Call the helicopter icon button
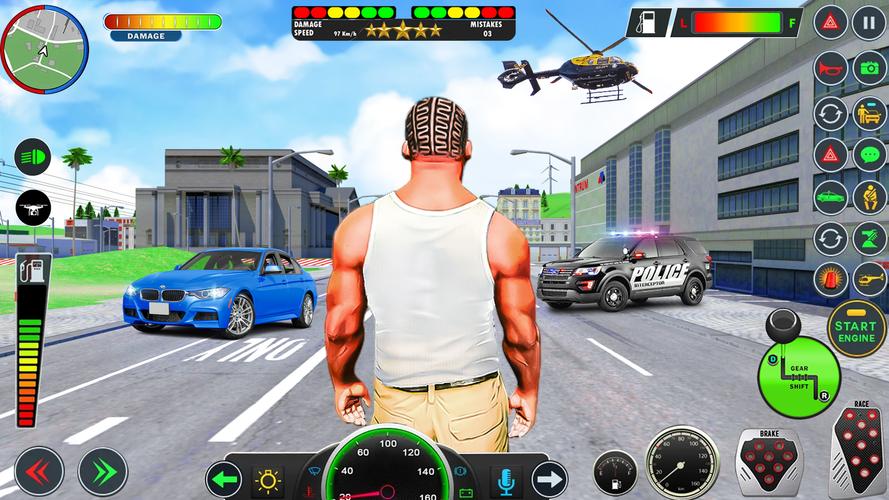Screen dimensions: 889x500 pos(869,281)
